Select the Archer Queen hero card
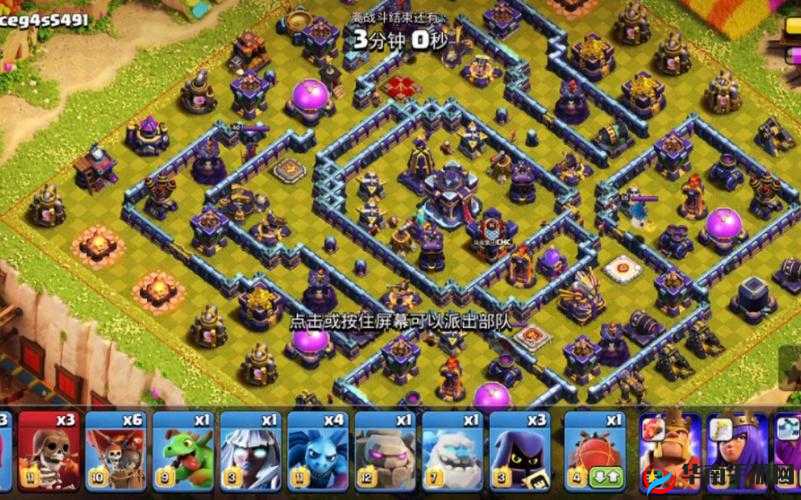The image size is (801, 500). [x=737, y=447]
